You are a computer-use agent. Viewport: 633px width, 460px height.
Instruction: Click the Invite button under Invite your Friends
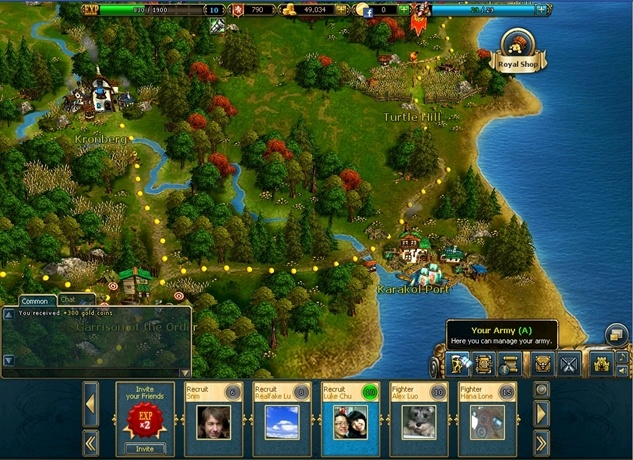(x=145, y=449)
